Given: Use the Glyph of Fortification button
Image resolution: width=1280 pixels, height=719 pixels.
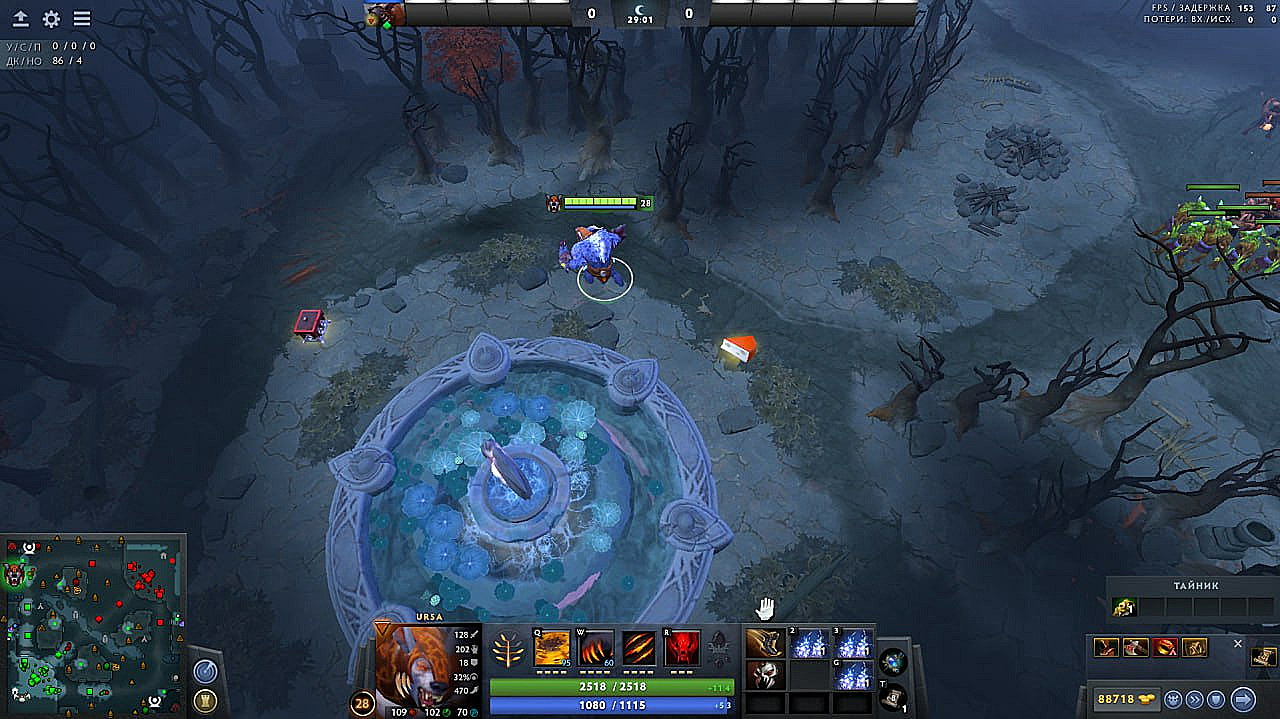Looking at the screenshot, I should [x=206, y=700].
